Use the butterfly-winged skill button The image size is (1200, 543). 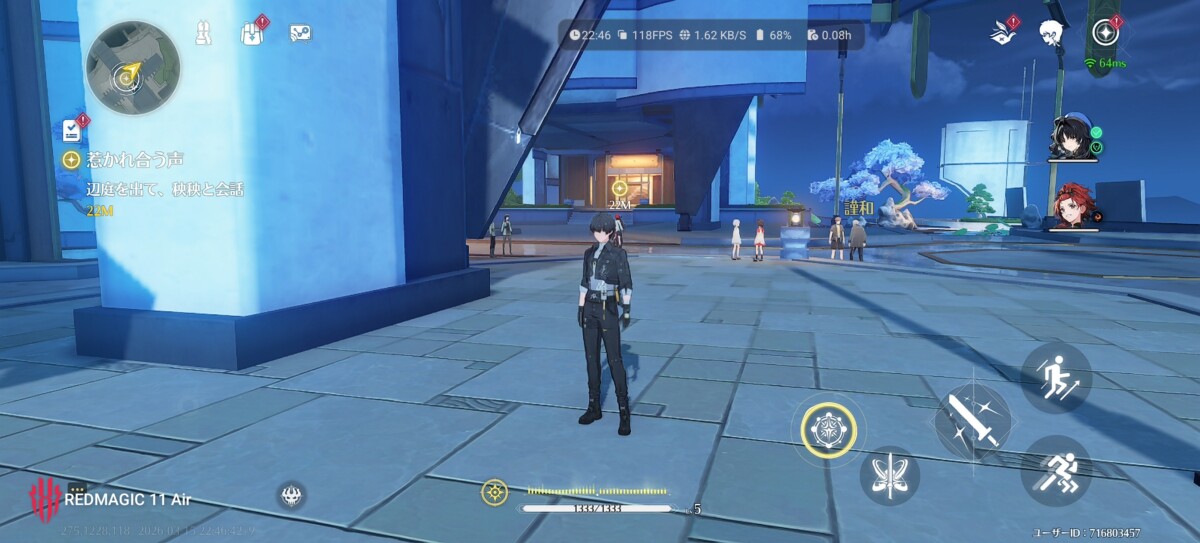pos(889,476)
